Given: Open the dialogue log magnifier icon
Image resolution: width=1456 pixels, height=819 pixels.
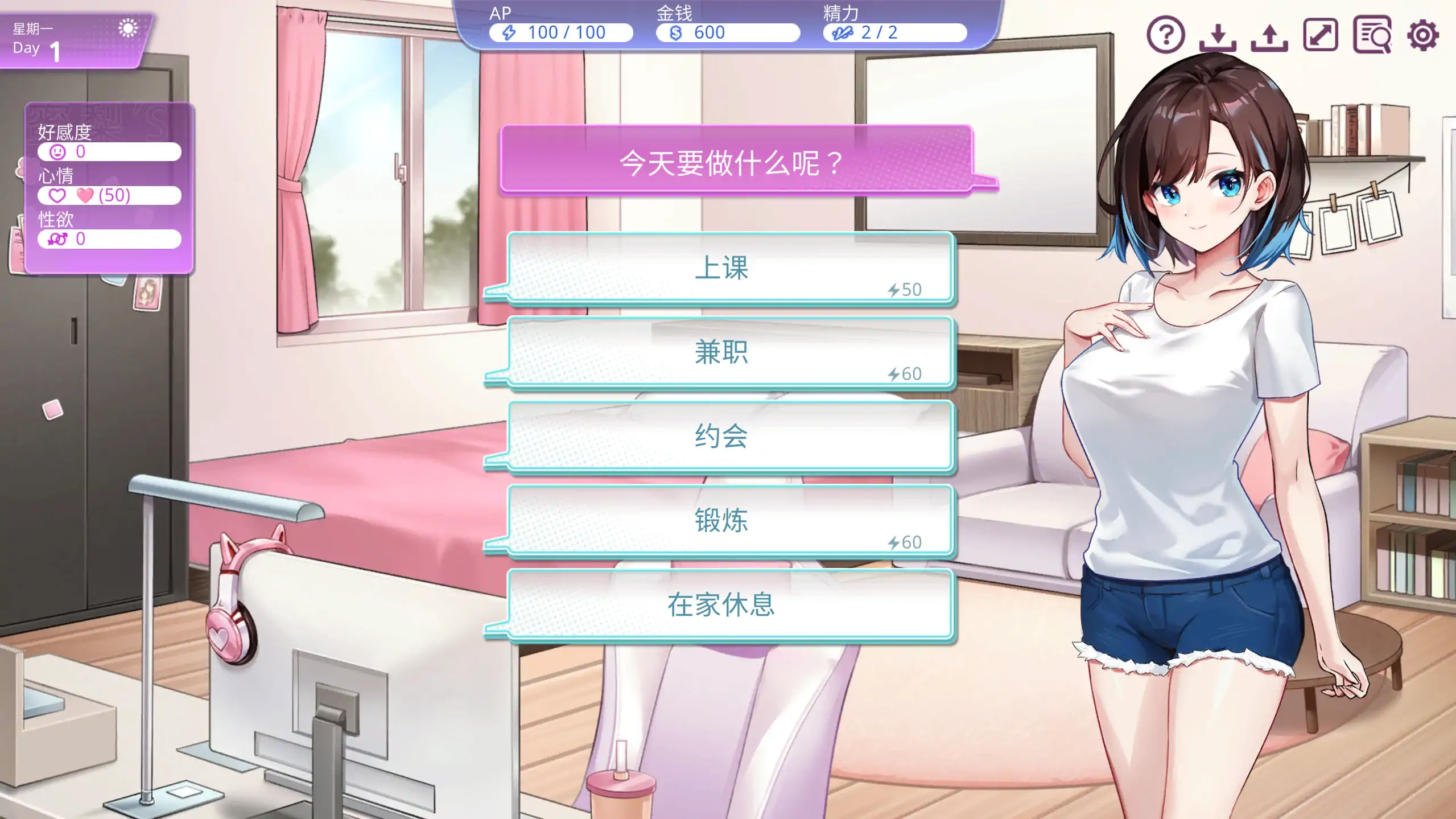Looking at the screenshot, I should pyautogui.click(x=1372, y=36).
